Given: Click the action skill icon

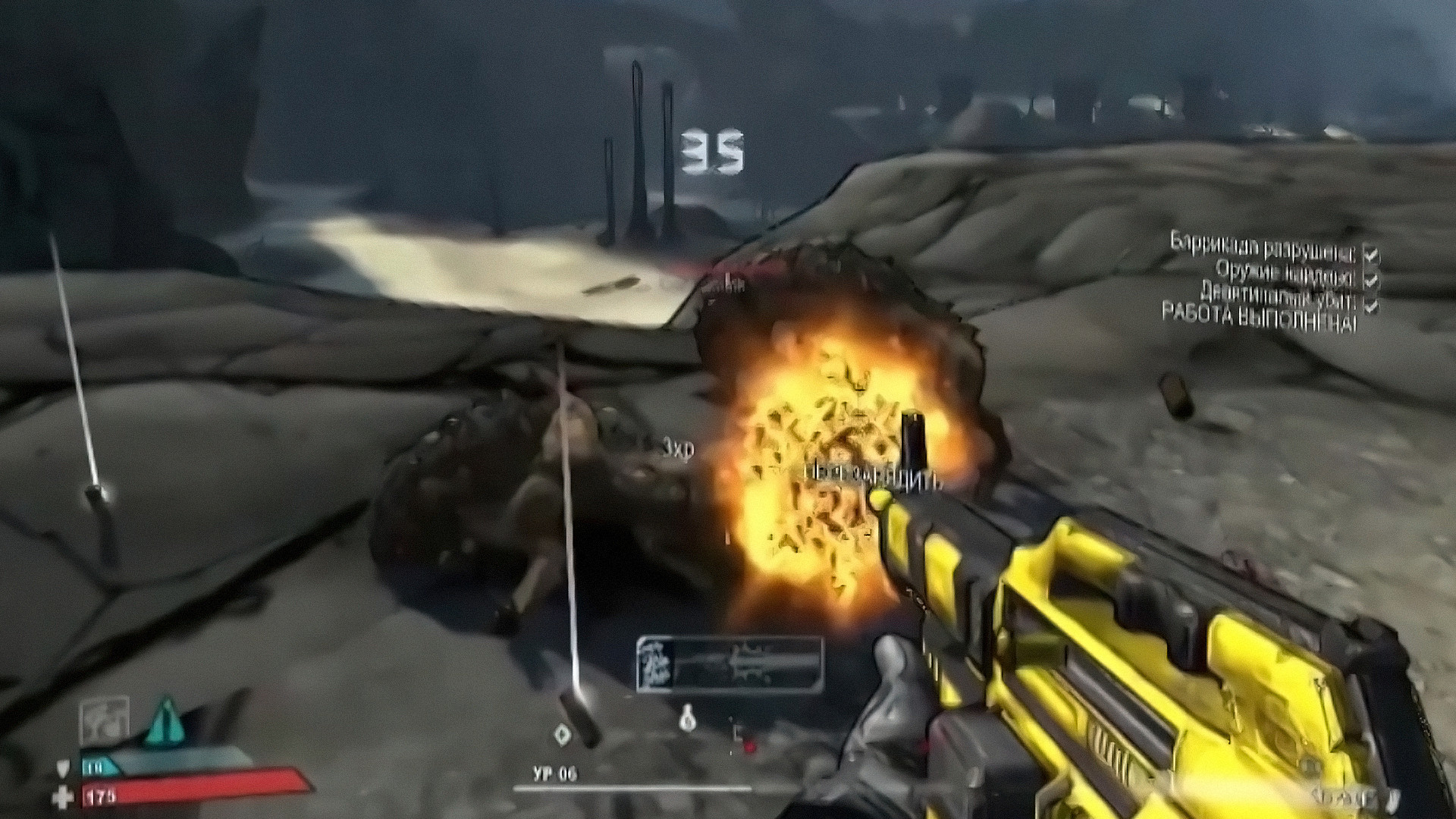Looking at the screenshot, I should (104, 720).
